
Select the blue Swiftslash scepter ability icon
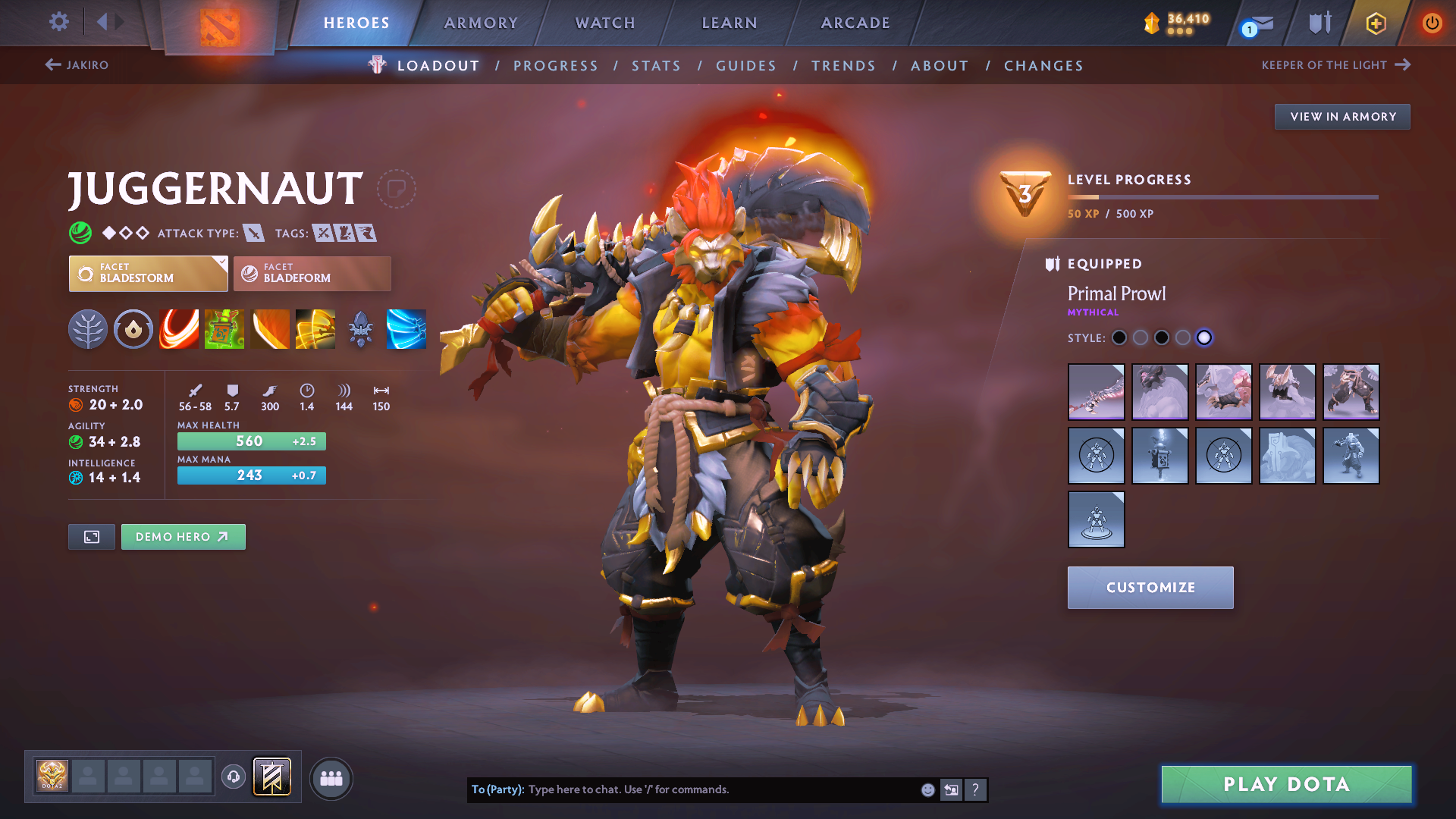pos(406,329)
